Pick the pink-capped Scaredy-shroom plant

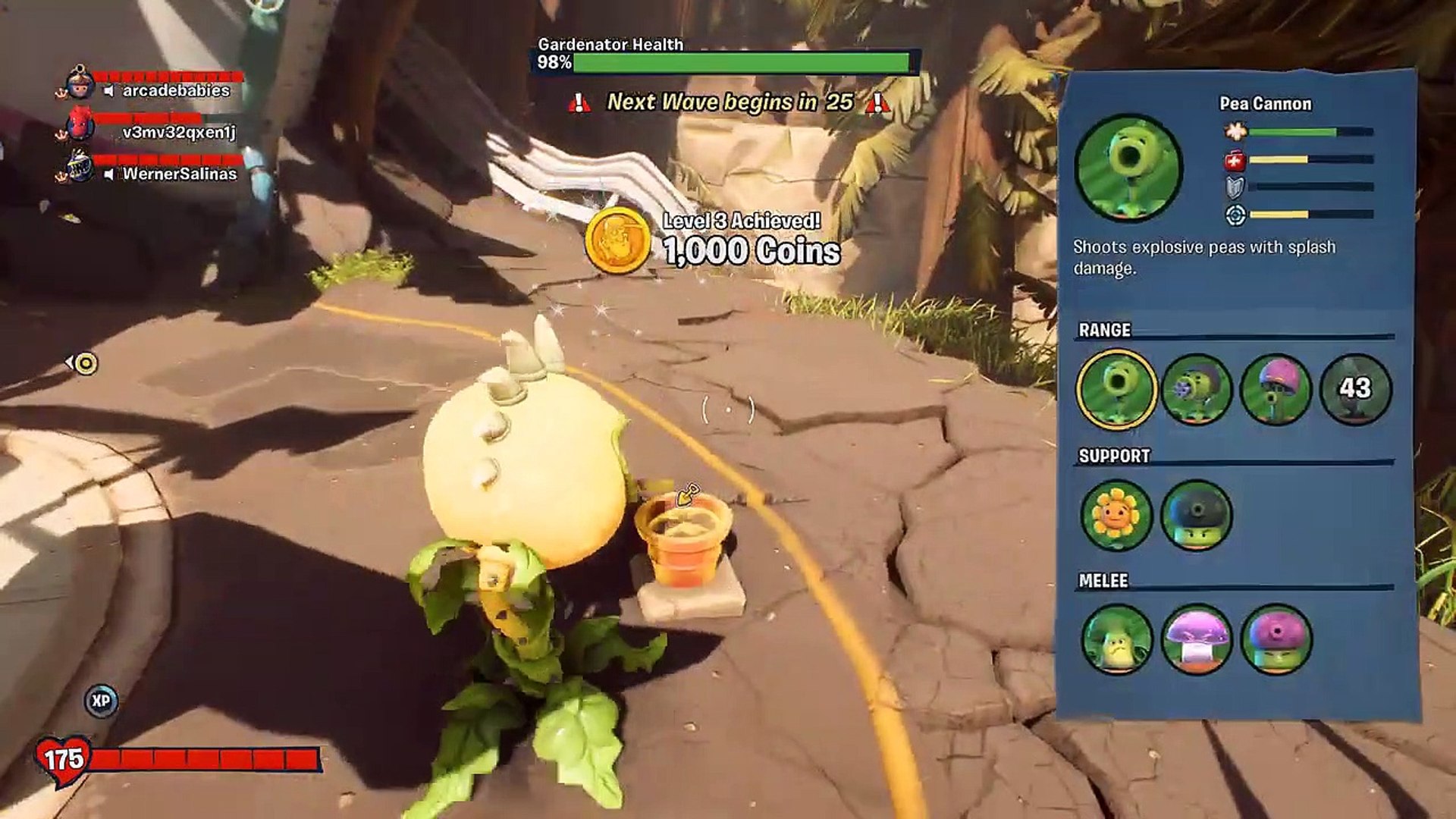click(x=1276, y=389)
